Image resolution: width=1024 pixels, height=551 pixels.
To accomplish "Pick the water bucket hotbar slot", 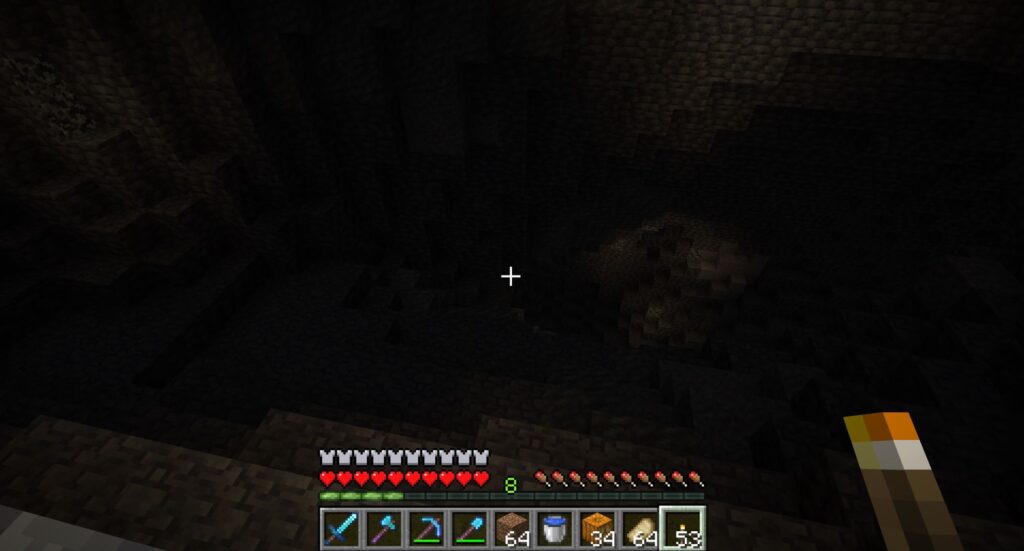I will (554, 528).
